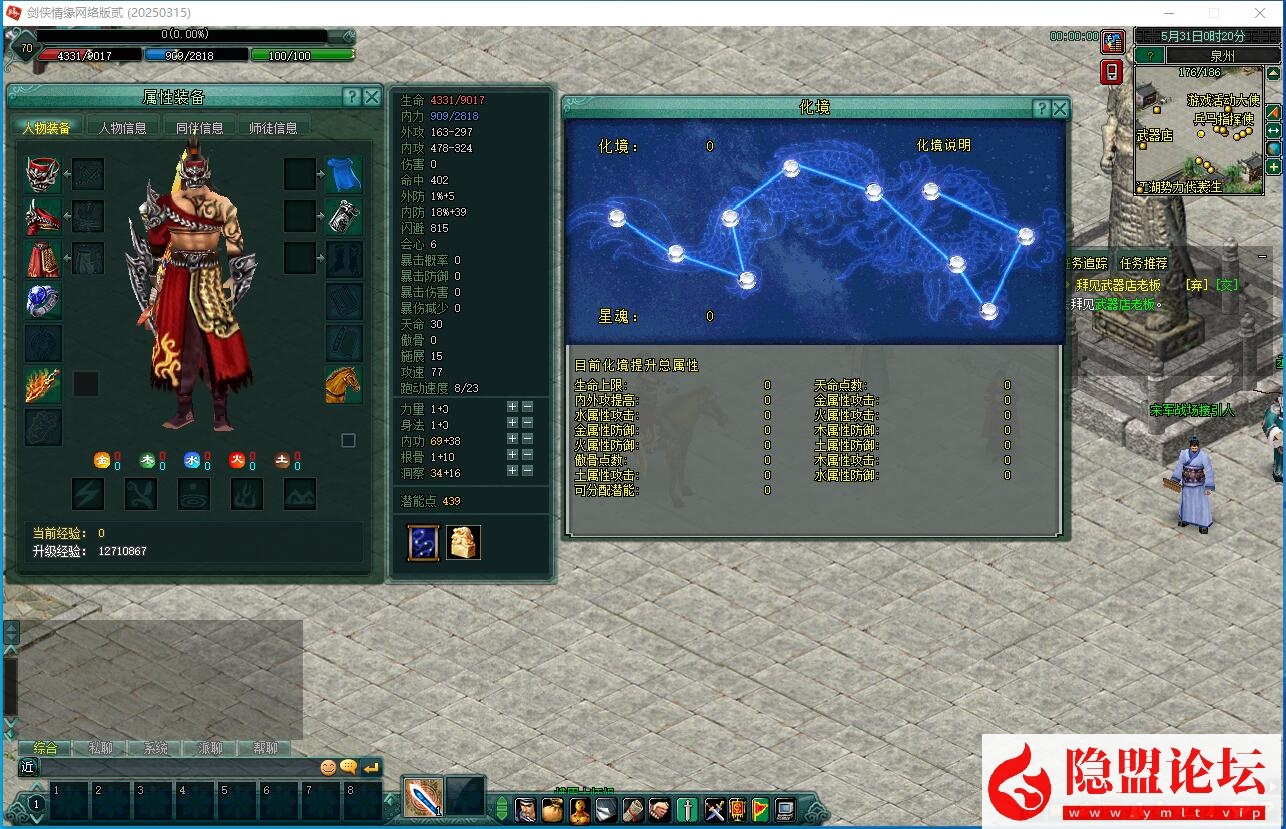1286x829 pixels.
Task: Open the 任务推荐 quest tab
Action: (1143, 263)
